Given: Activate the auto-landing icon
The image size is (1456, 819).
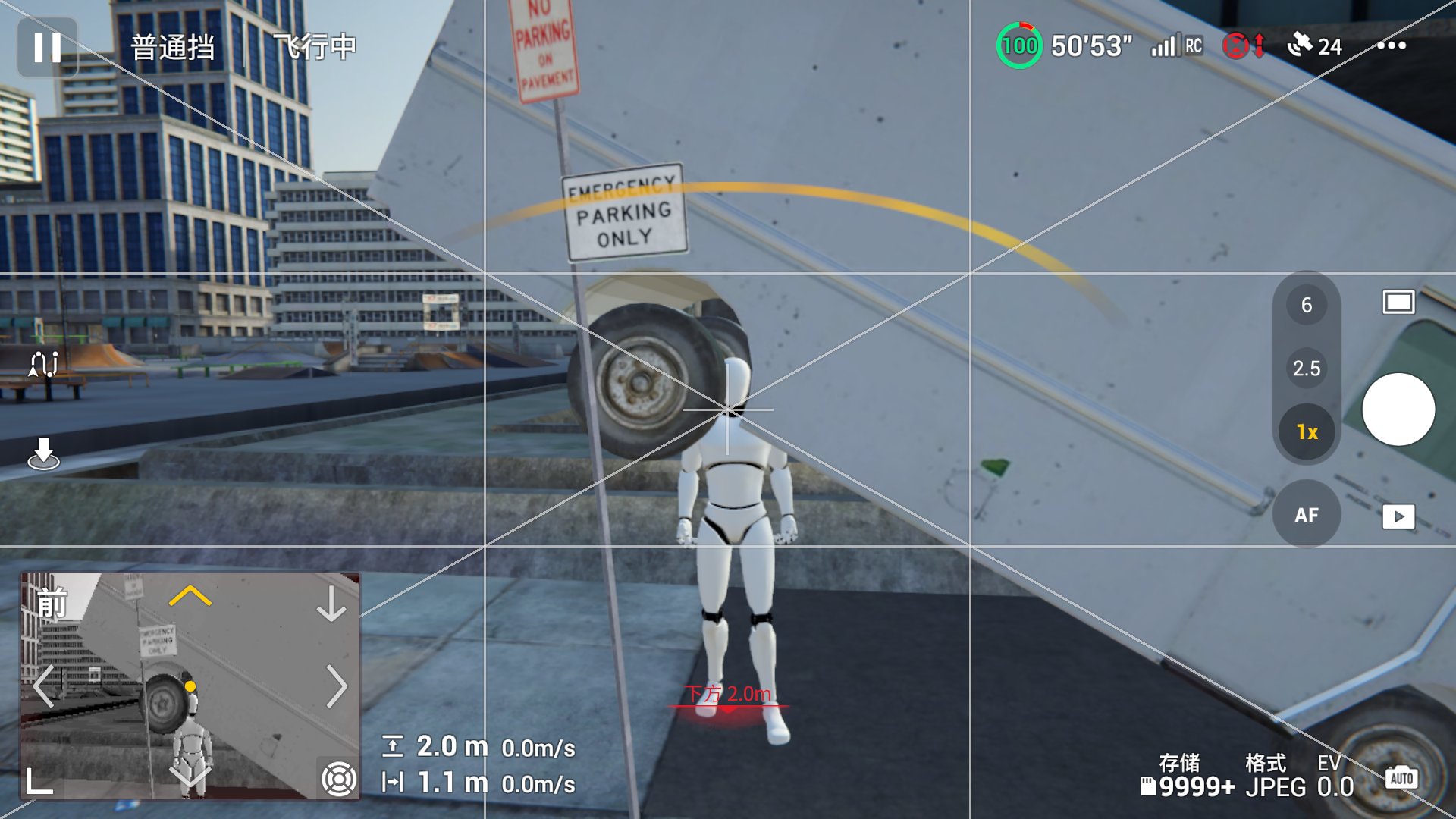Looking at the screenshot, I should [43, 453].
